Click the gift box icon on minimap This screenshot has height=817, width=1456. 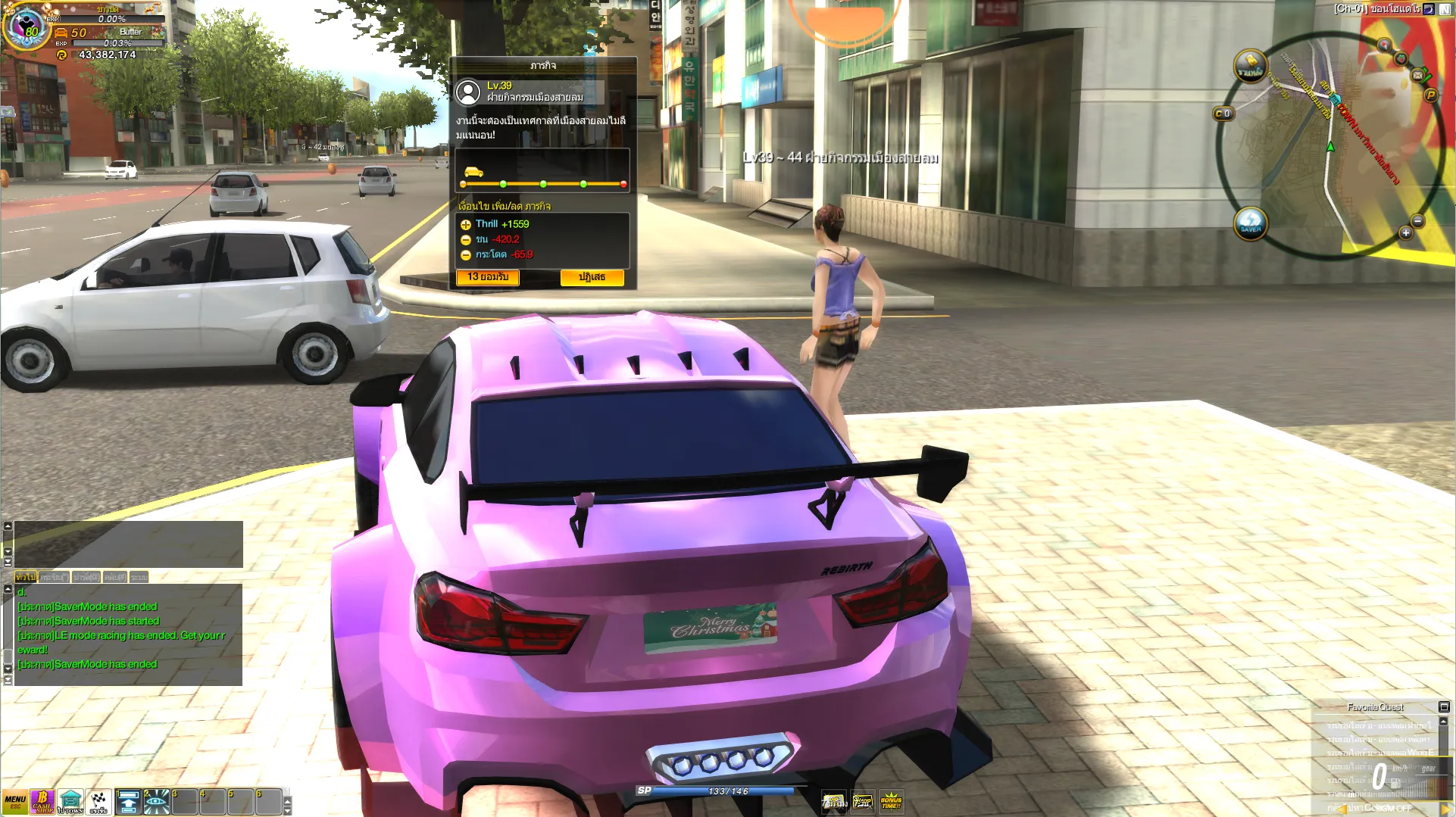click(x=1401, y=58)
